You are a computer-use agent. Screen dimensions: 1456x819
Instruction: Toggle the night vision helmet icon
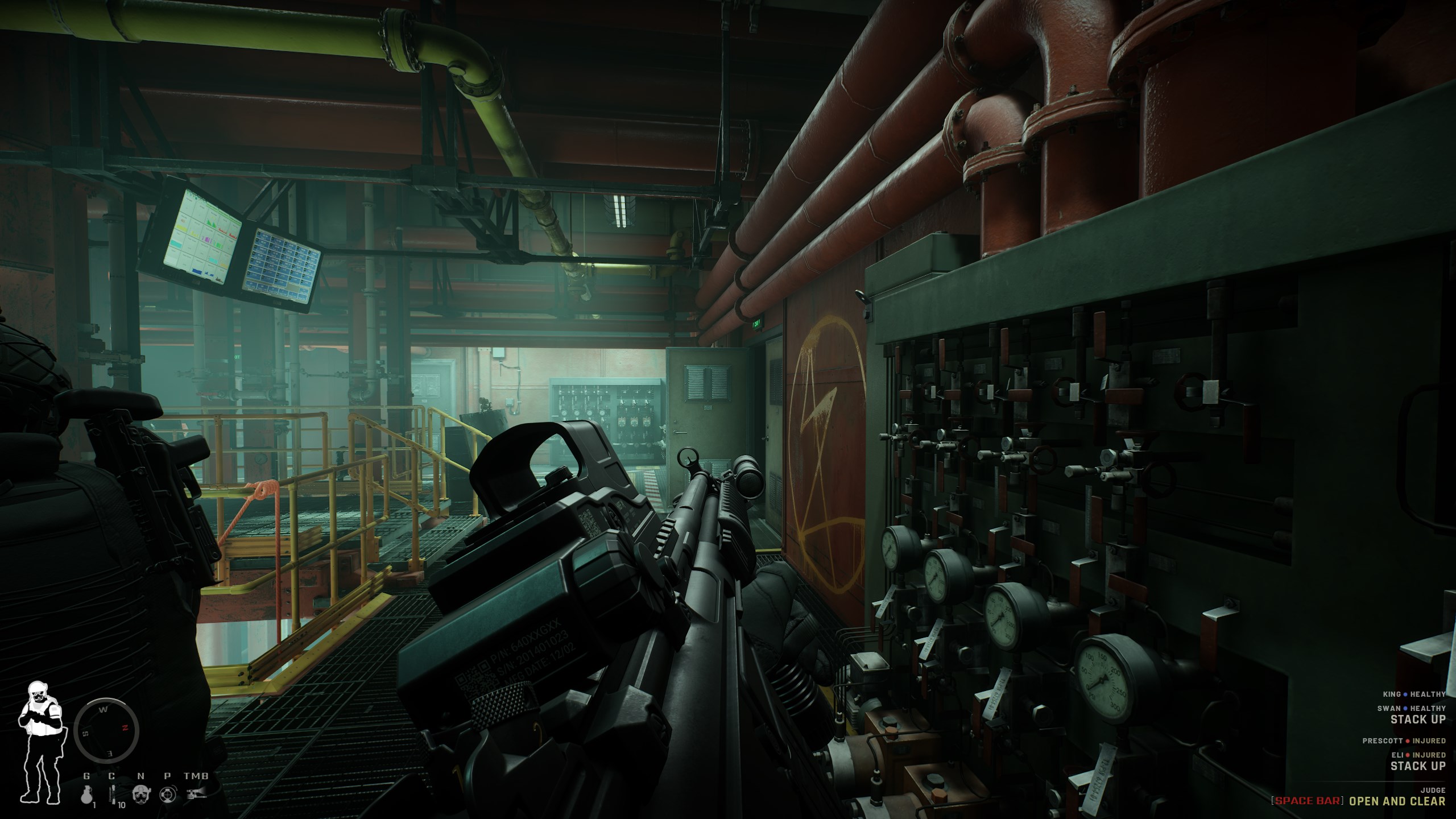pos(140,794)
